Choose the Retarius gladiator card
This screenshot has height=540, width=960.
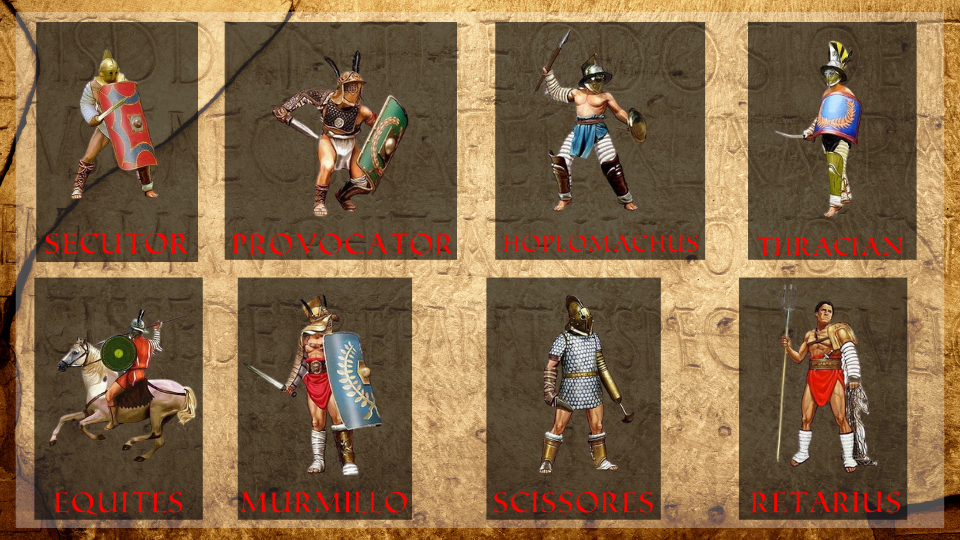(x=823, y=398)
